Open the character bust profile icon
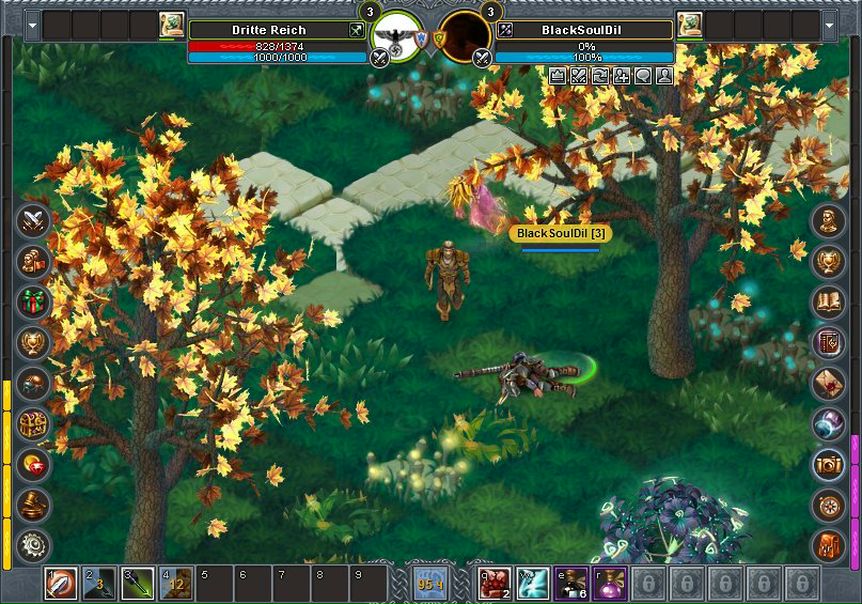The image size is (862, 604). click(x=828, y=220)
